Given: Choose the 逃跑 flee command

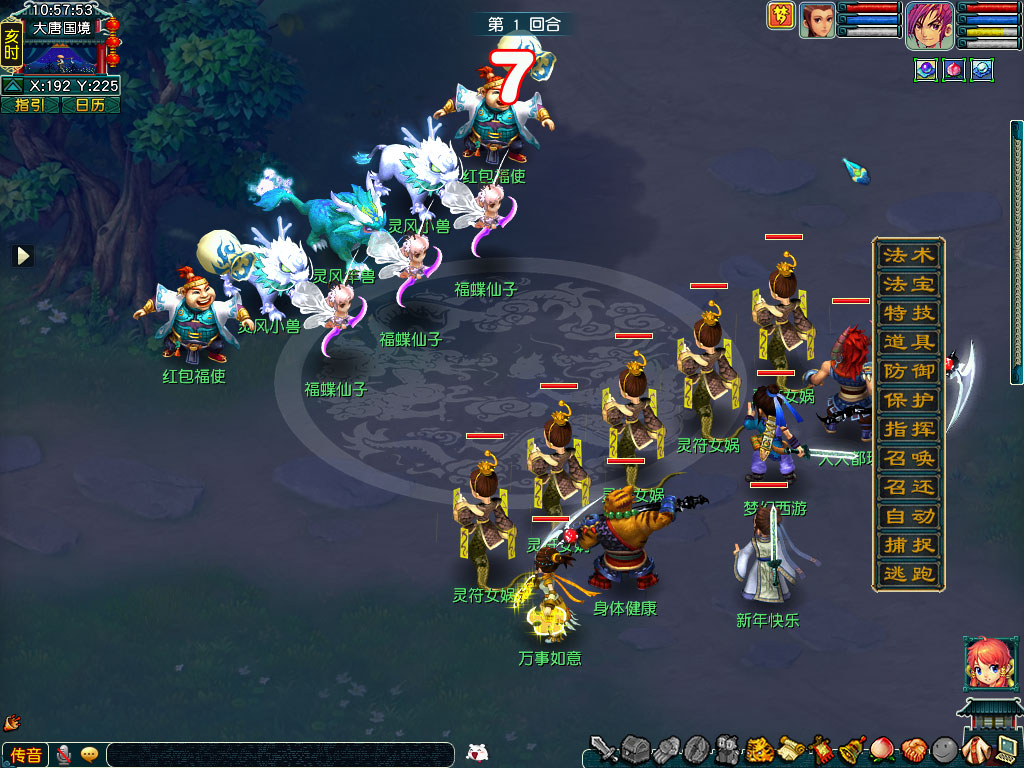Looking at the screenshot, I should pos(908,574).
